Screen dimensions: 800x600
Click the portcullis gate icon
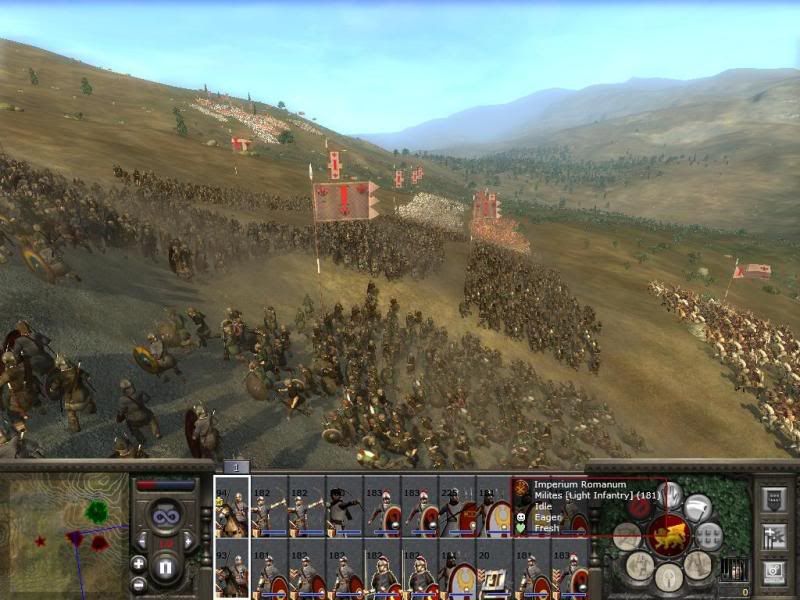click(733, 569)
